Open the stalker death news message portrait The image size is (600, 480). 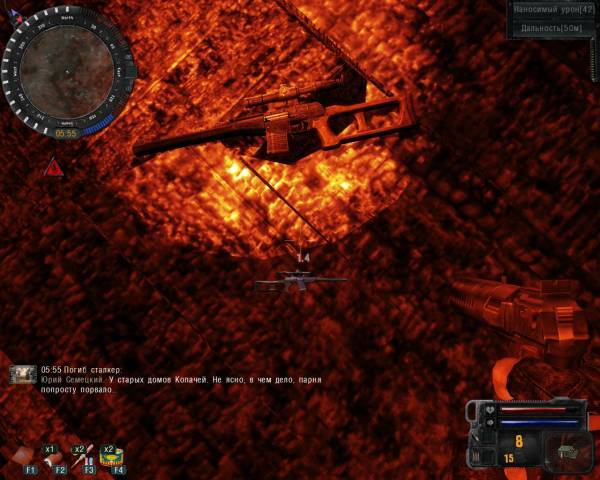point(23,374)
